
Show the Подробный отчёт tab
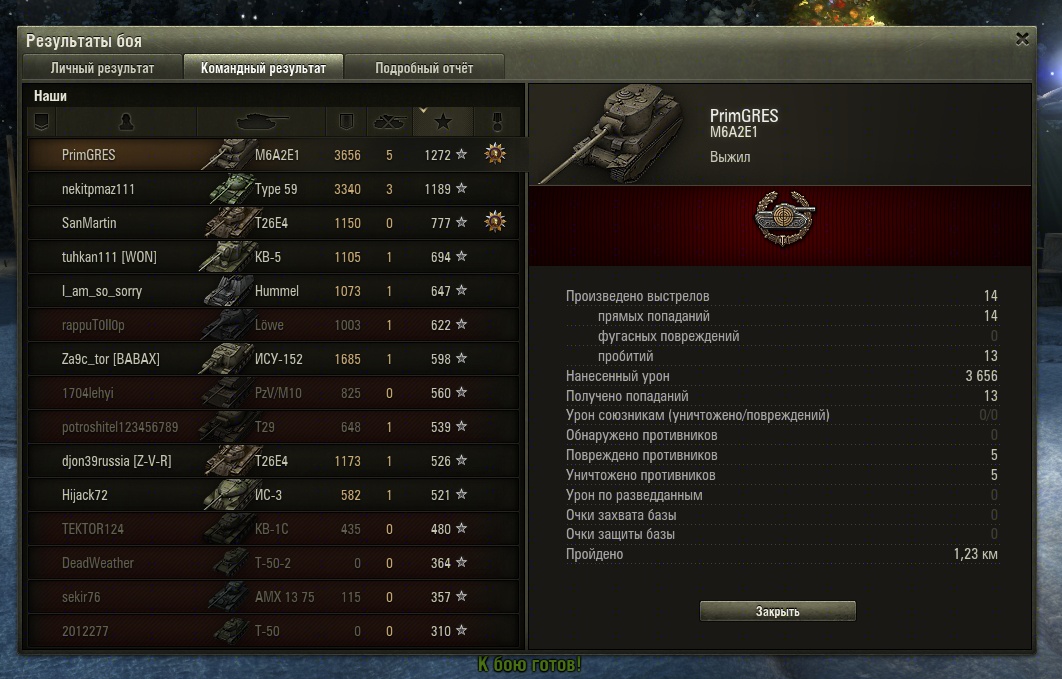pyautogui.click(x=424, y=68)
